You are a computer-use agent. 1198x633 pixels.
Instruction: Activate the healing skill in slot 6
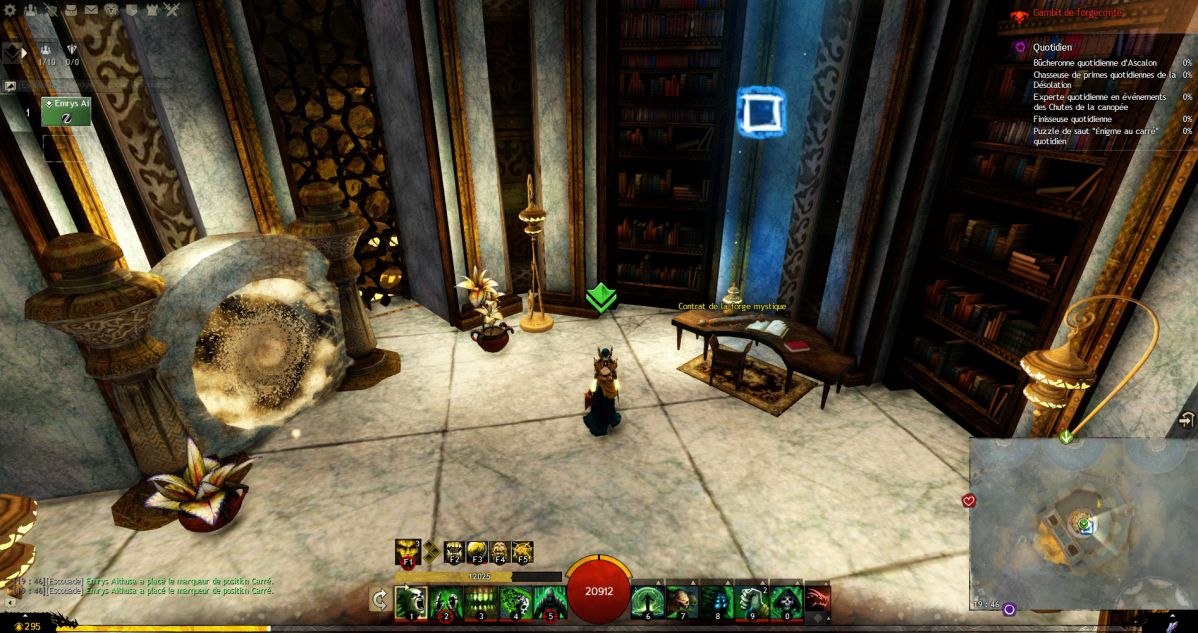[x=648, y=602]
